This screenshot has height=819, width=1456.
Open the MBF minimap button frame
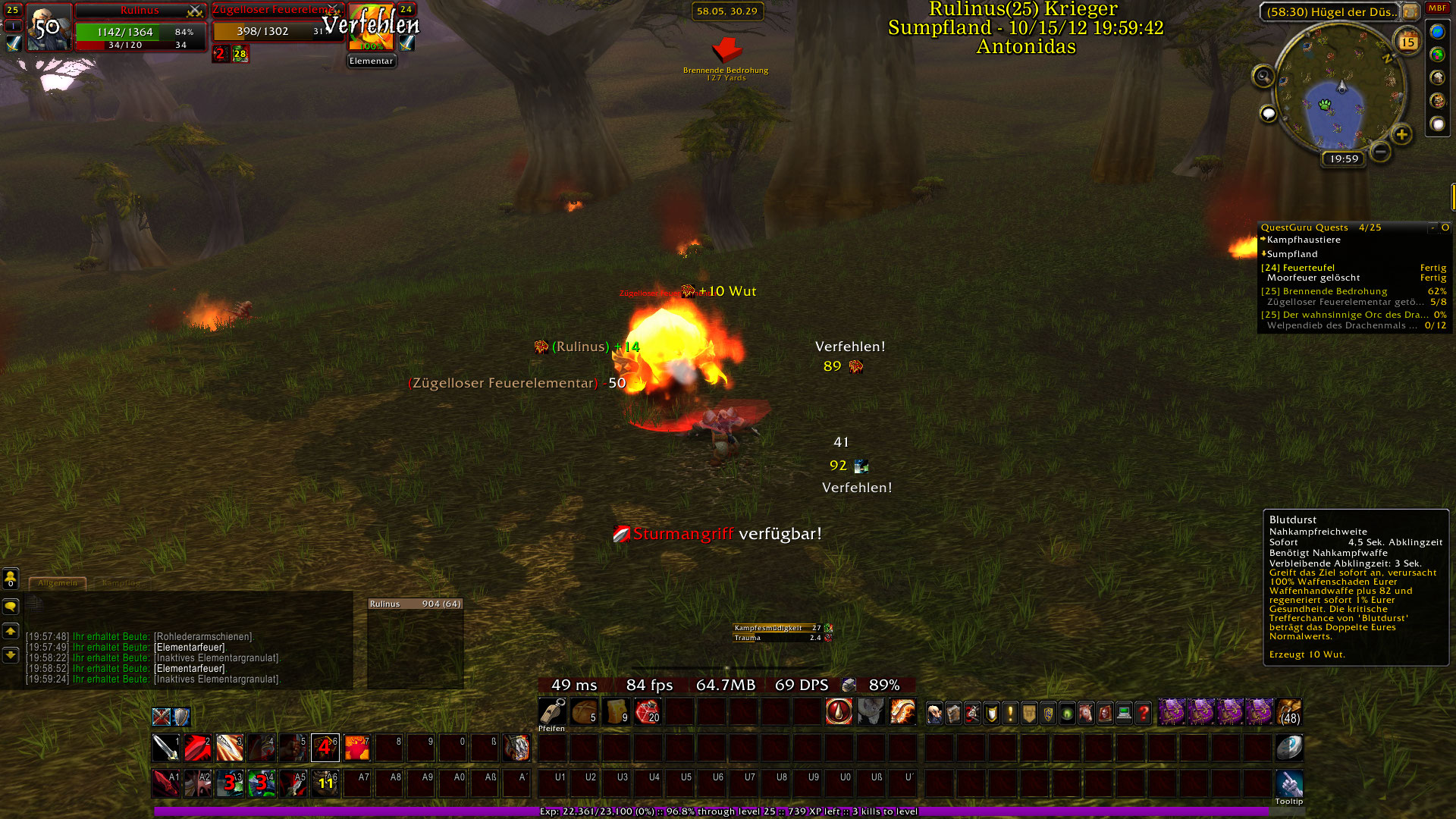click(x=1438, y=8)
